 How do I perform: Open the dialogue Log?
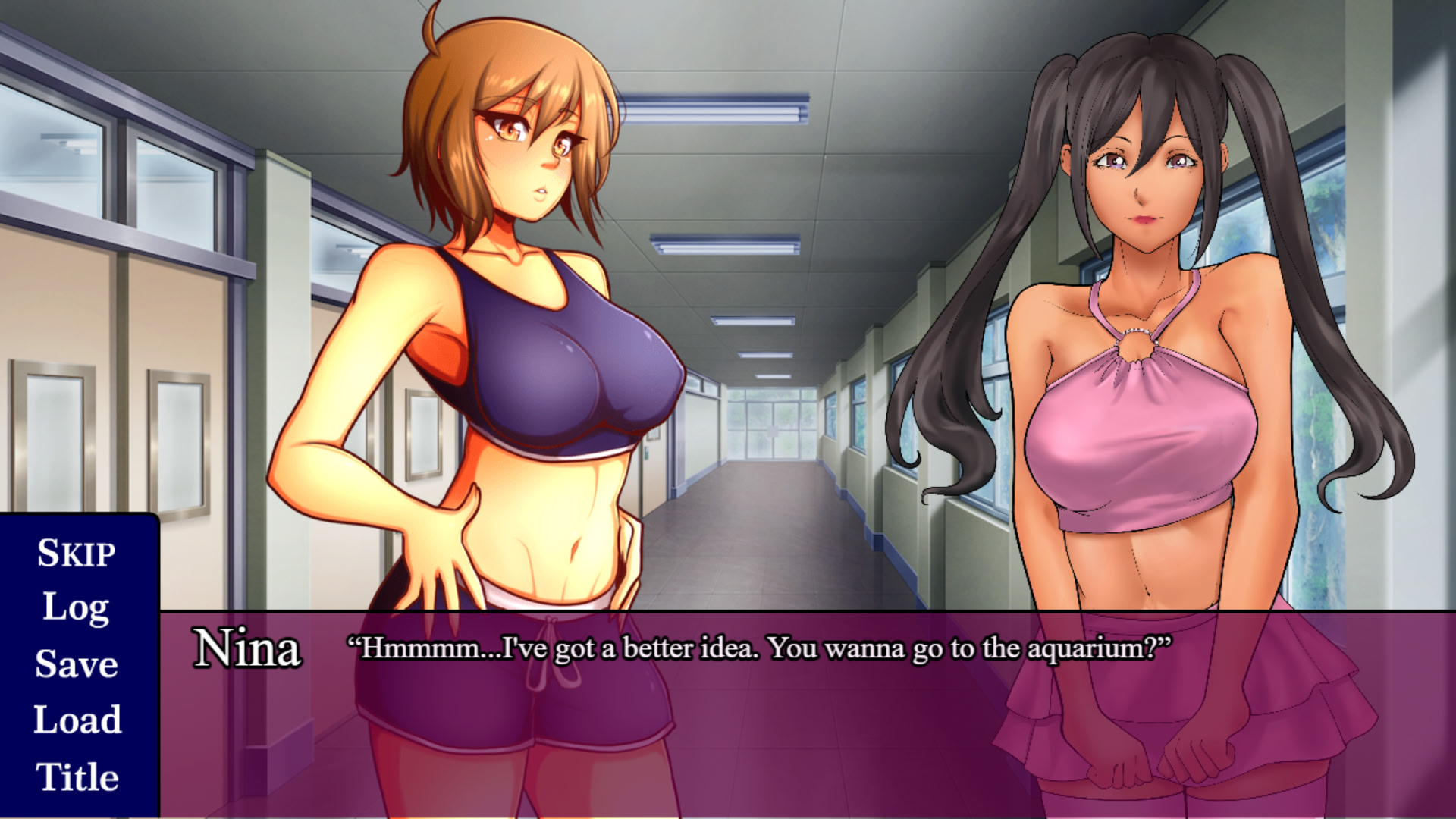click(76, 608)
